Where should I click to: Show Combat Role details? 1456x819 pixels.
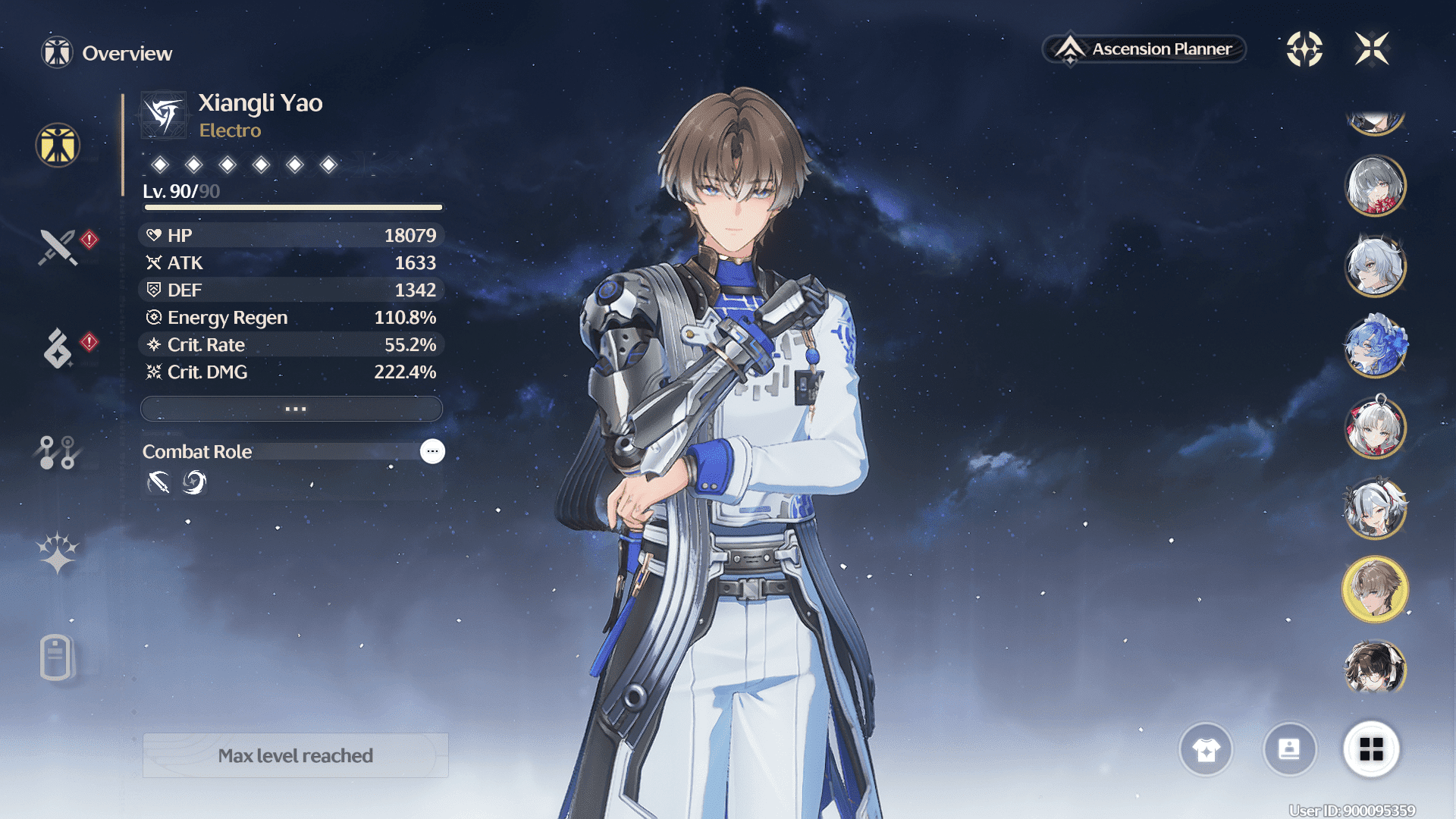click(432, 451)
